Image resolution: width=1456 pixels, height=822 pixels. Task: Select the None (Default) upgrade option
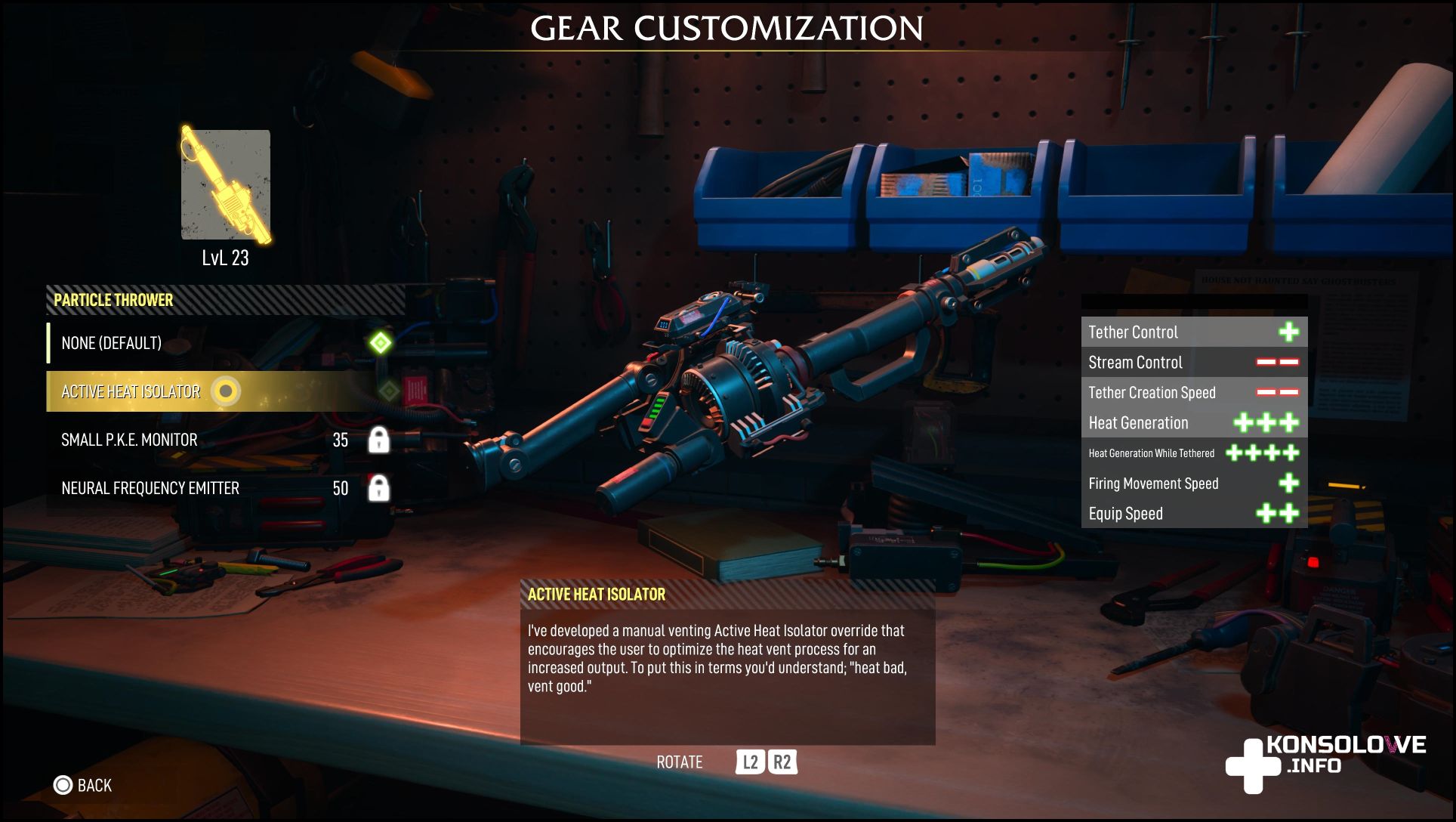112,344
